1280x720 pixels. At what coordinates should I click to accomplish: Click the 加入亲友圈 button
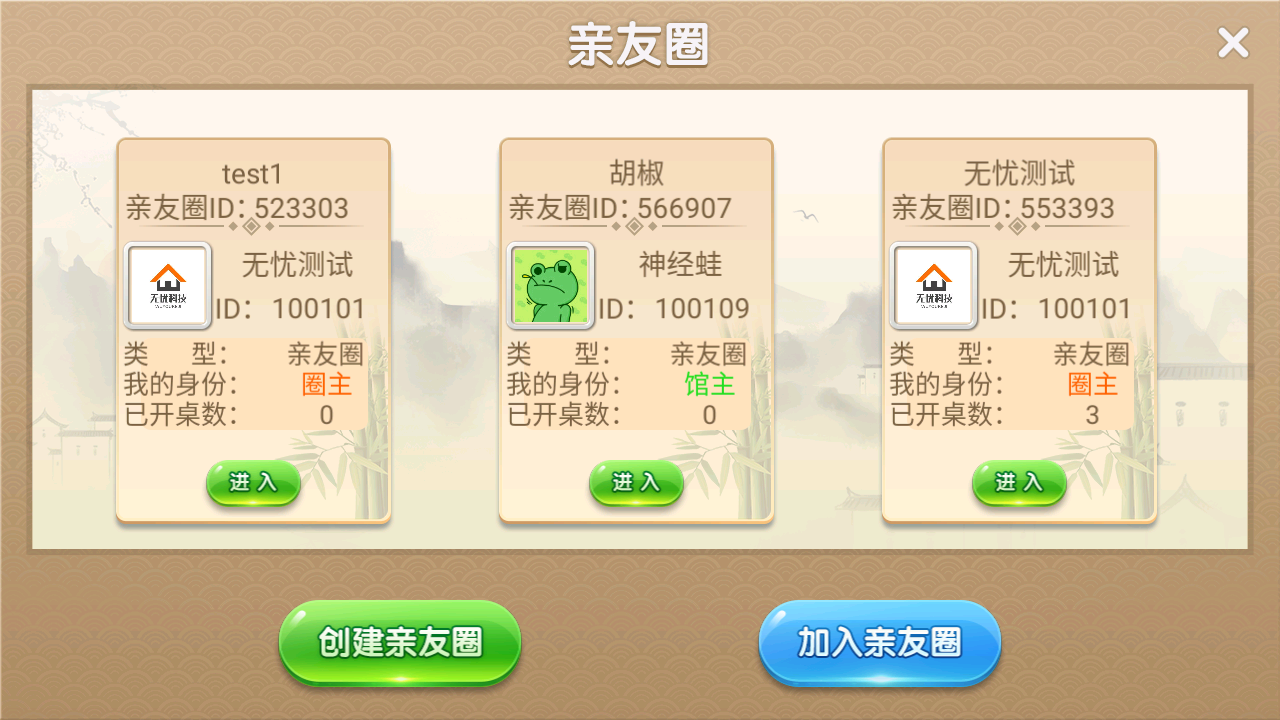tap(879, 644)
